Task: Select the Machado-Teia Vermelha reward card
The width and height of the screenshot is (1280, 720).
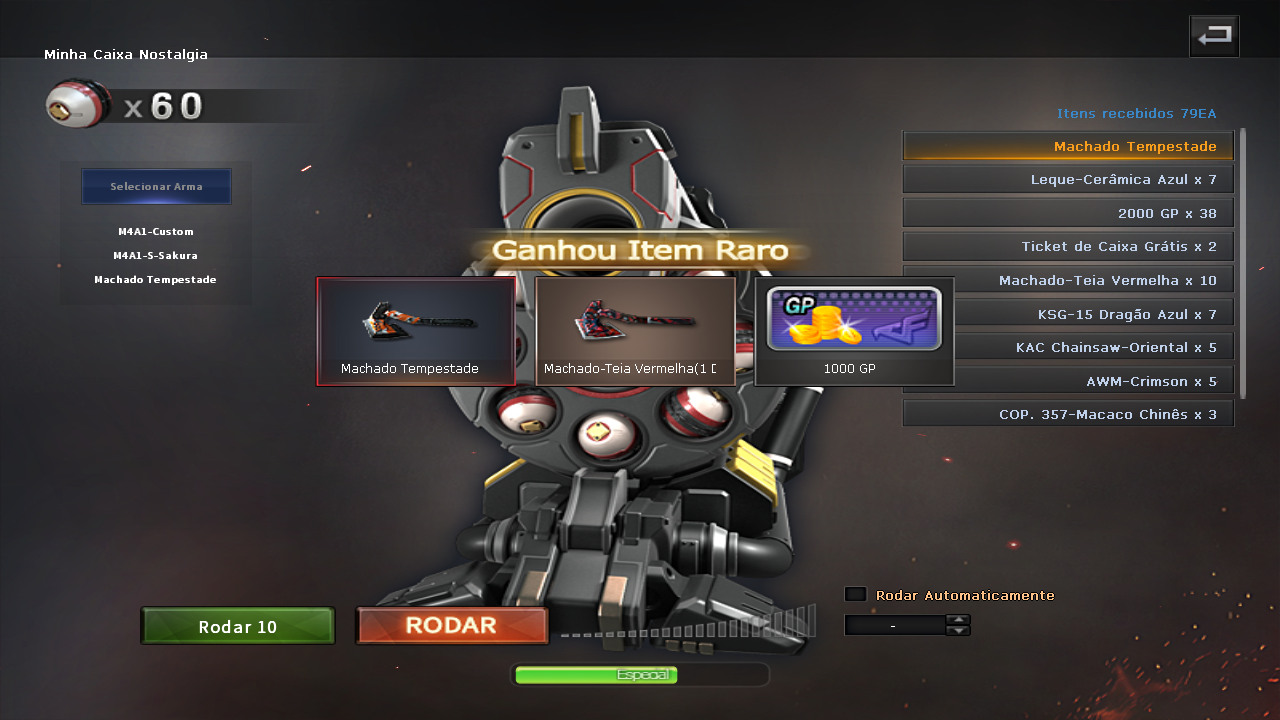Action: tap(635, 331)
